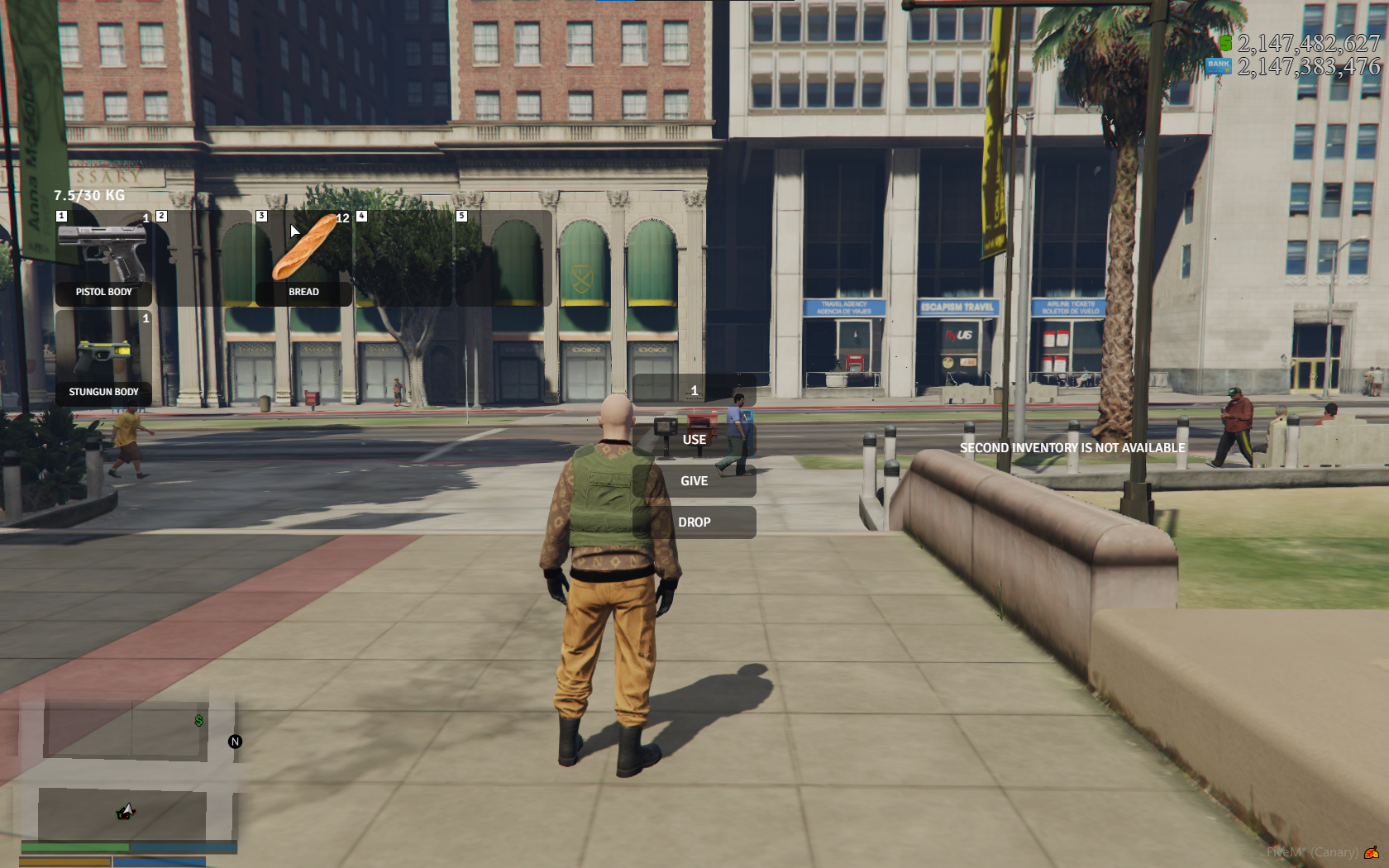Click the Use button
Screen dimensions: 1389x868
pos(694,440)
